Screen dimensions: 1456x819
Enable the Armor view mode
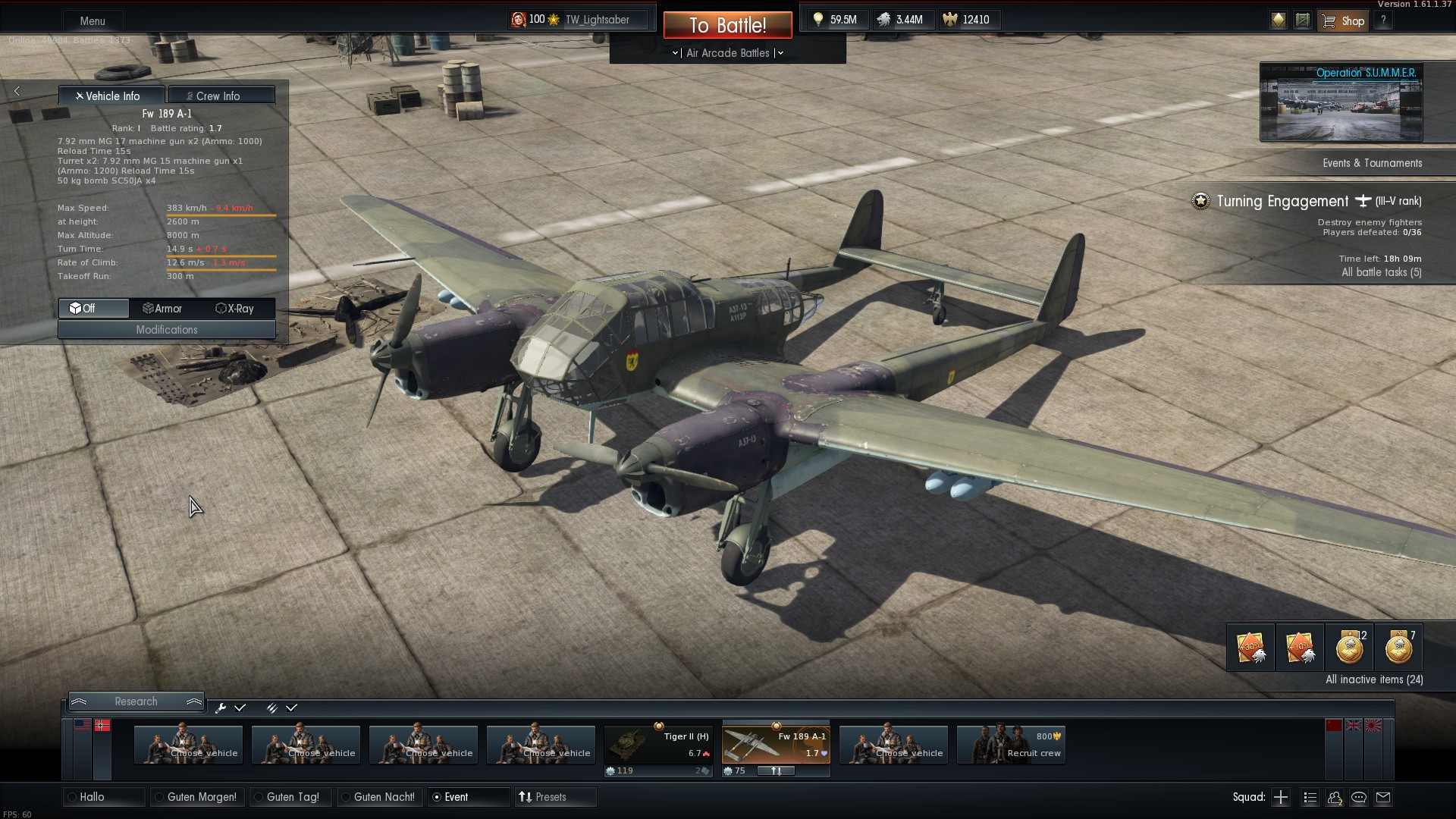coord(162,309)
